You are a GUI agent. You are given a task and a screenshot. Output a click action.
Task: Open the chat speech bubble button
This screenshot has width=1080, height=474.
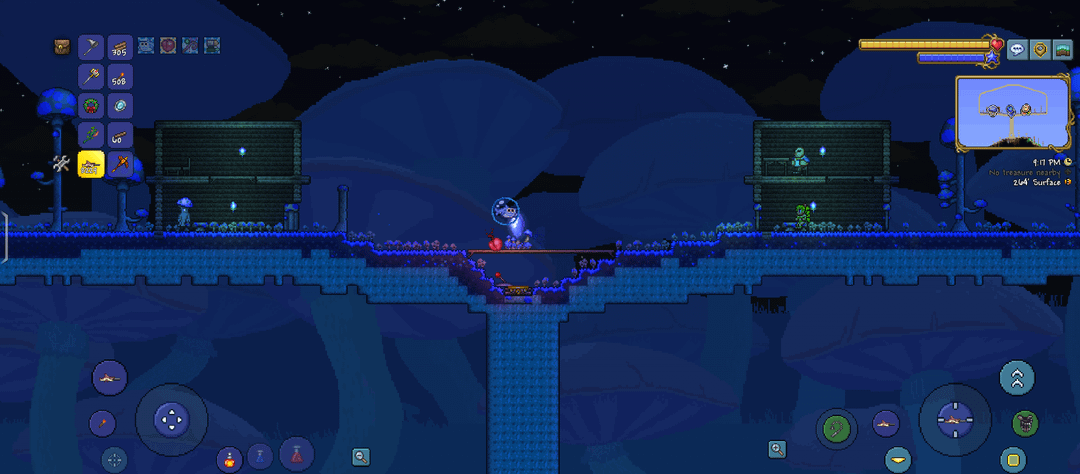tap(1017, 48)
